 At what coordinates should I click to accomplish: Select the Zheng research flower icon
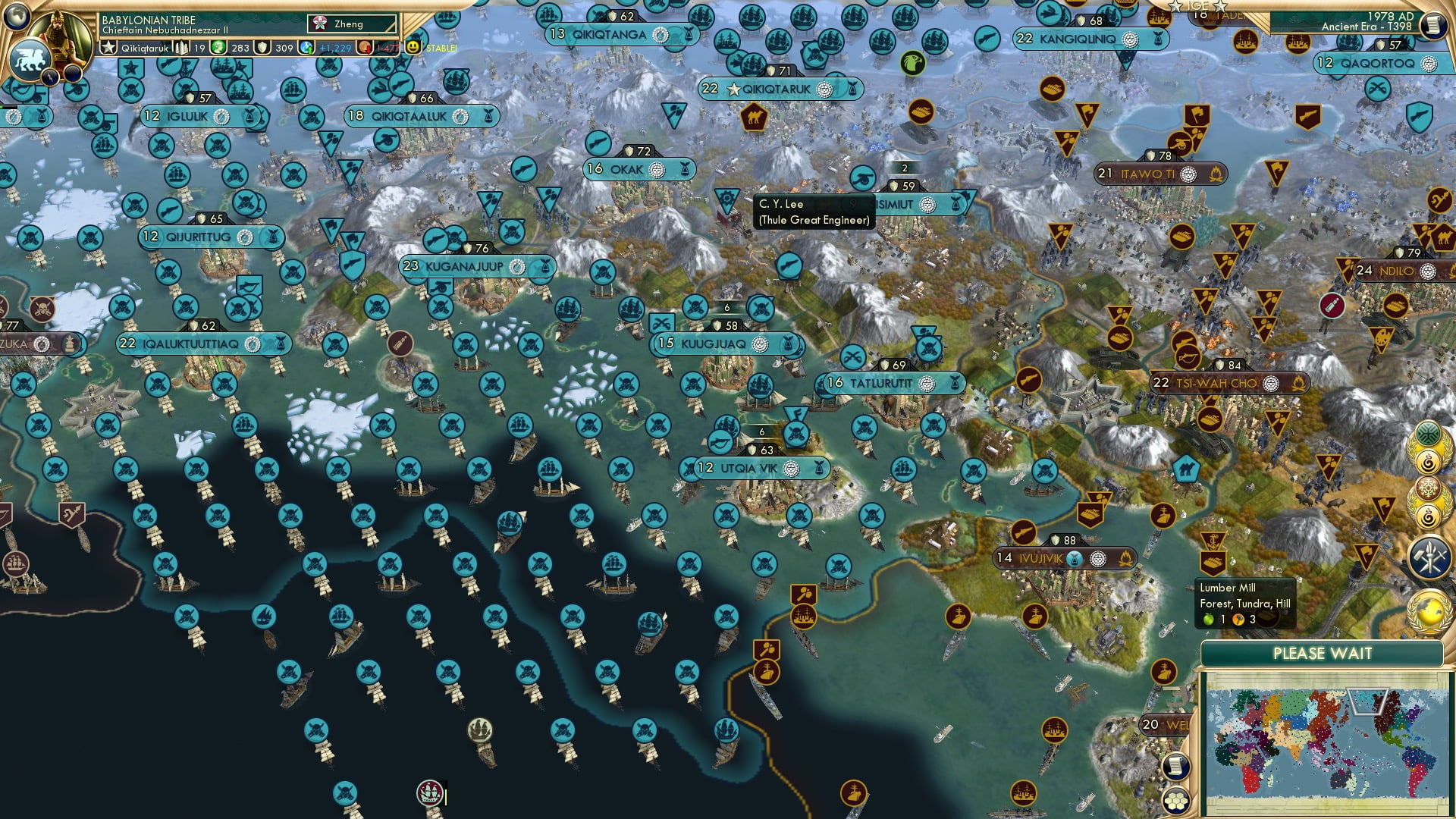pyautogui.click(x=320, y=24)
